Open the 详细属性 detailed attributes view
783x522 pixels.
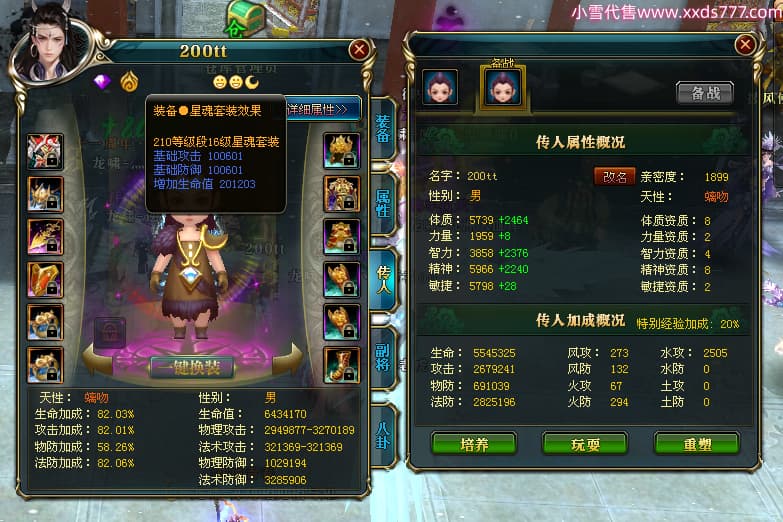pos(322,108)
